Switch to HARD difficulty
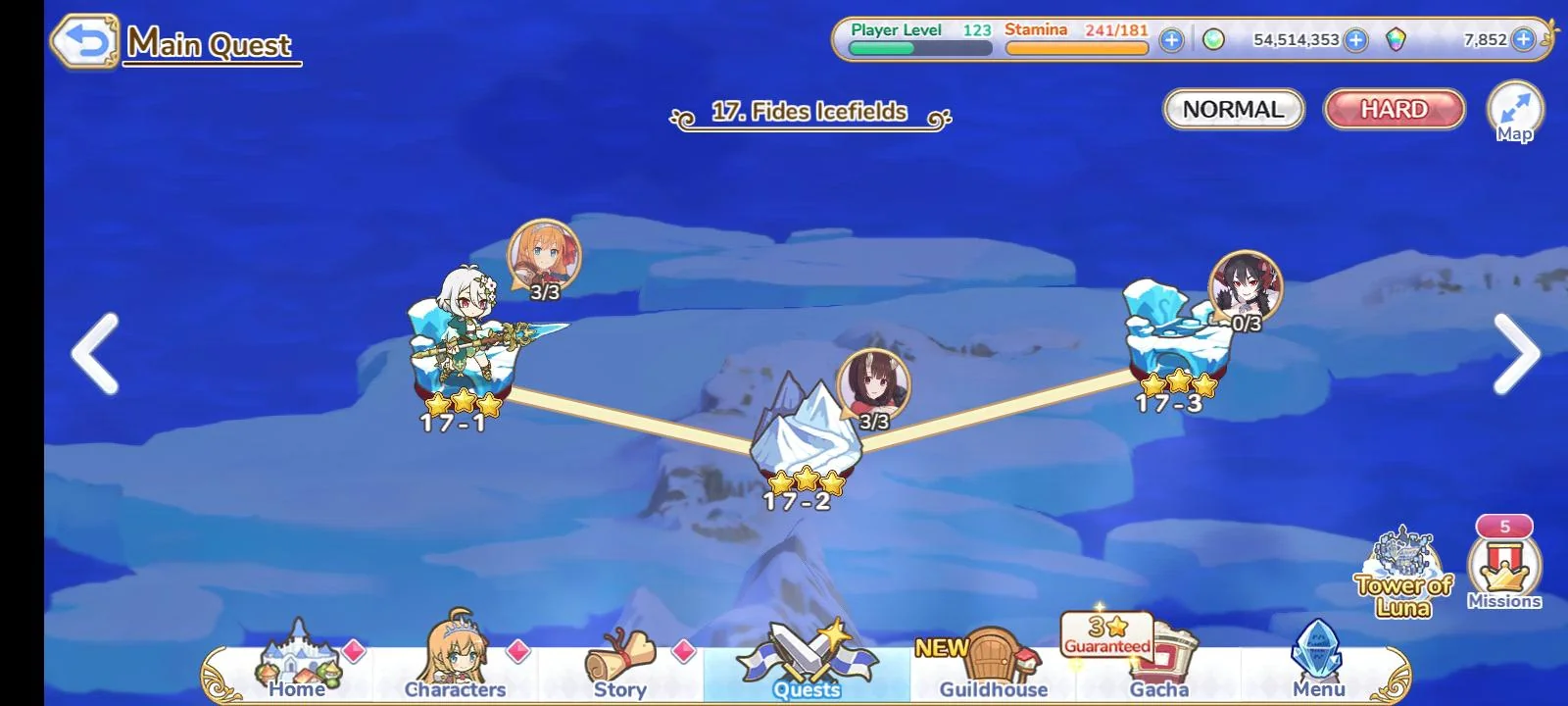Viewport: 1568px width, 706px height. (1393, 109)
